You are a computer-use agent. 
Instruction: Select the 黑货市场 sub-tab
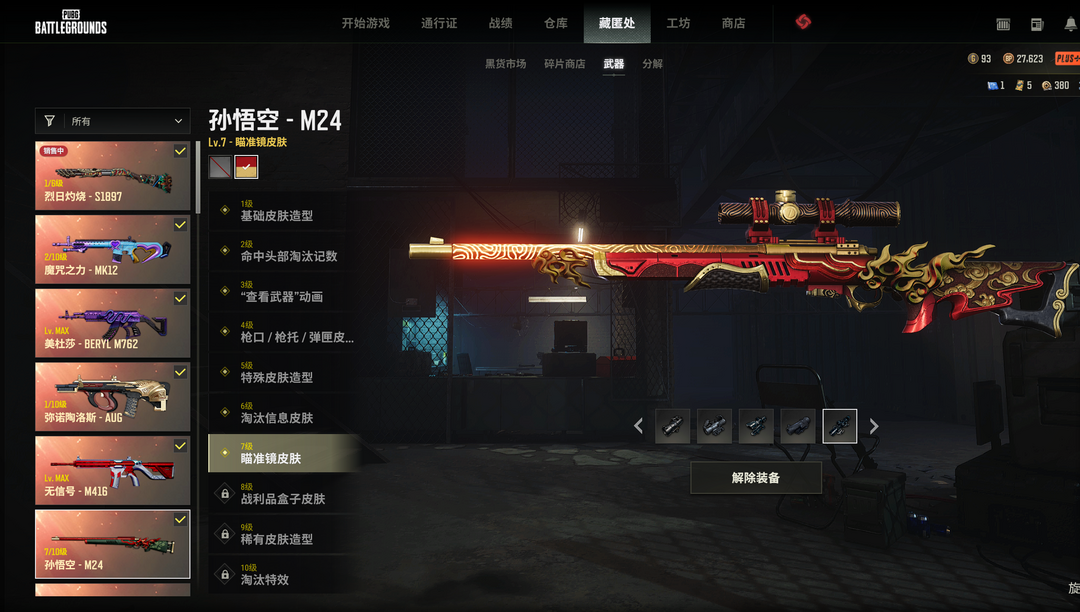[505, 64]
